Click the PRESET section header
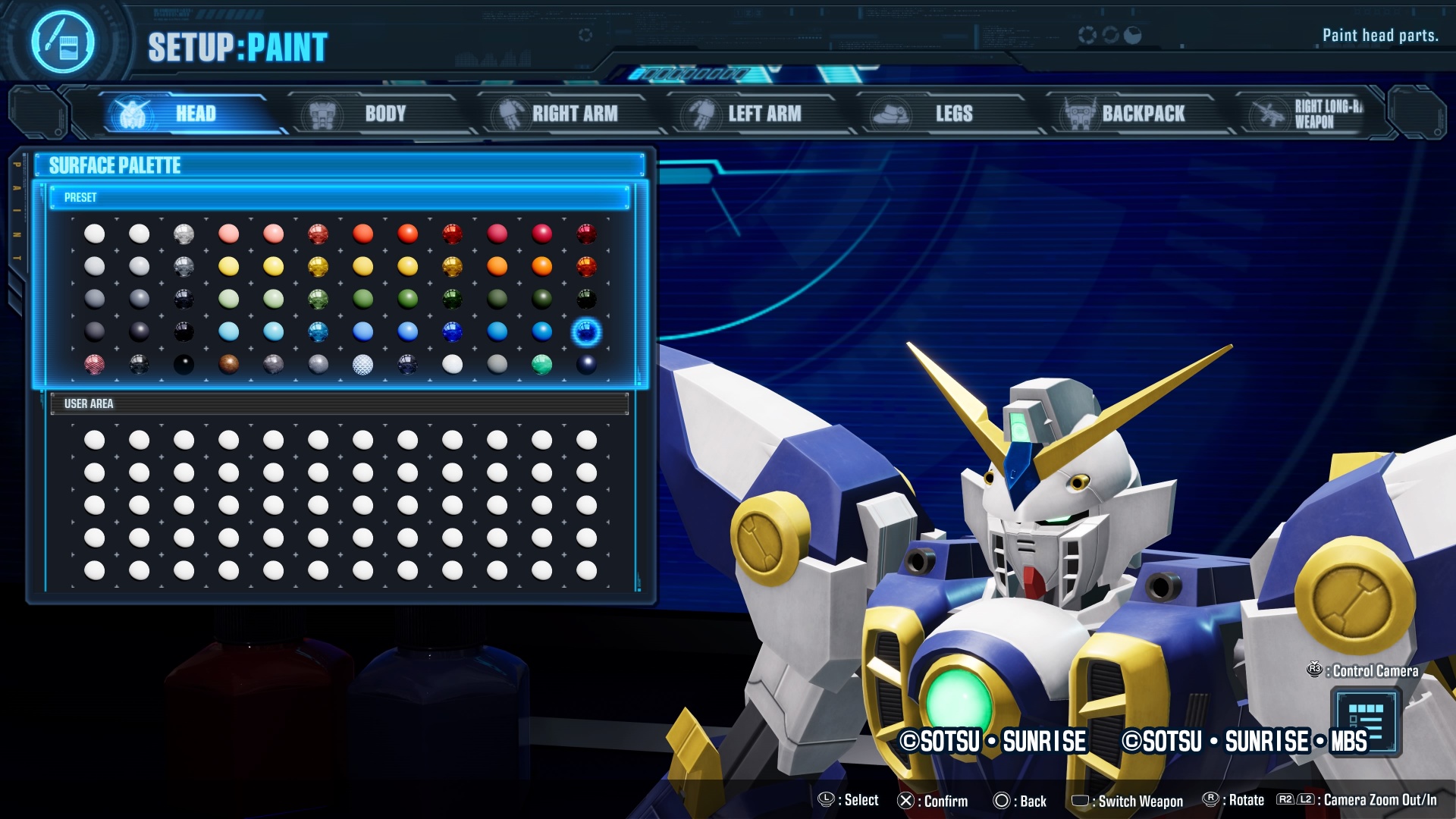Image resolution: width=1456 pixels, height=819 pixels. (339, 198)
